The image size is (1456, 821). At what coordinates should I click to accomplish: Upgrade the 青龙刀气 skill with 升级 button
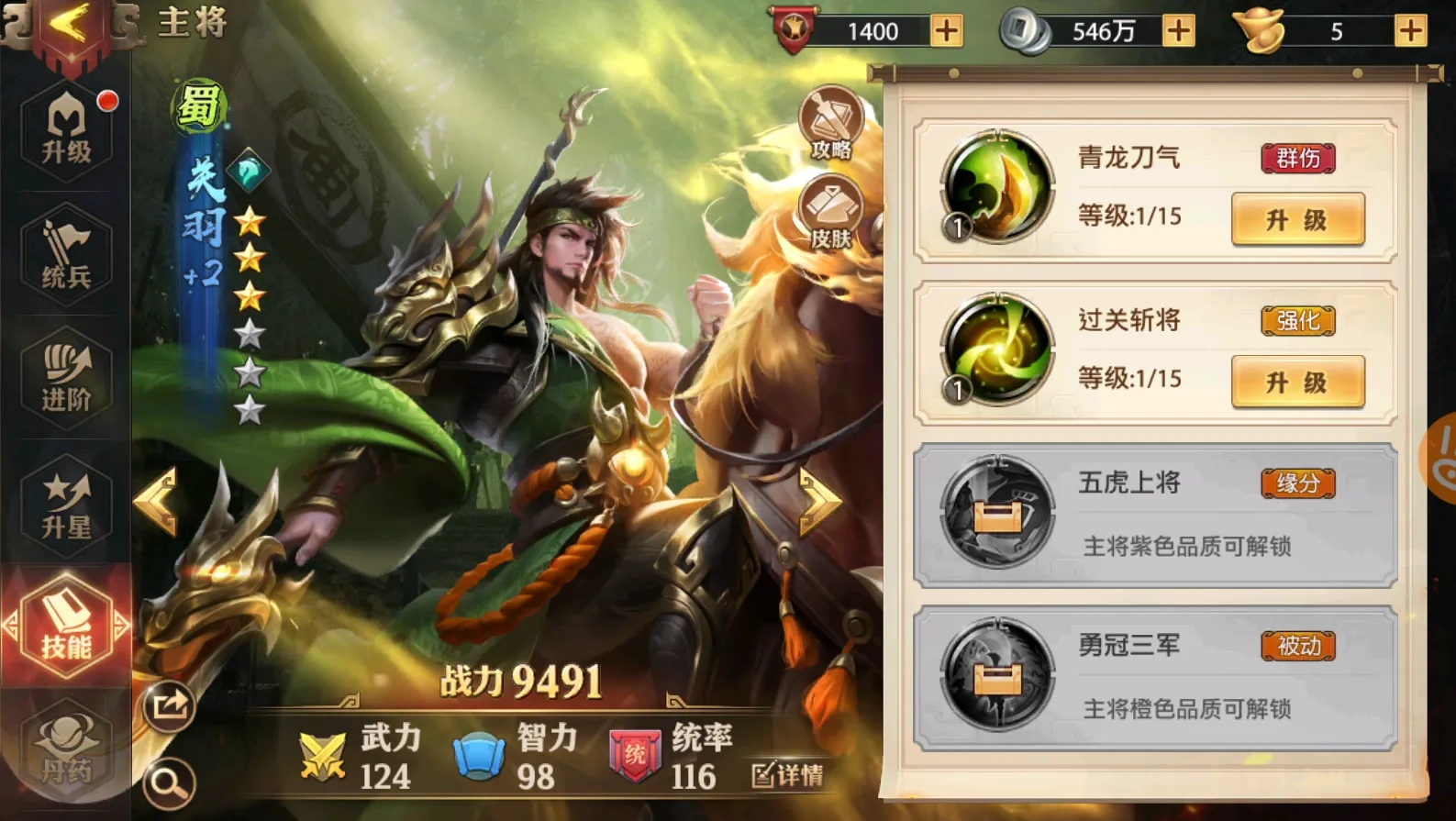[x=1297, y=220]
